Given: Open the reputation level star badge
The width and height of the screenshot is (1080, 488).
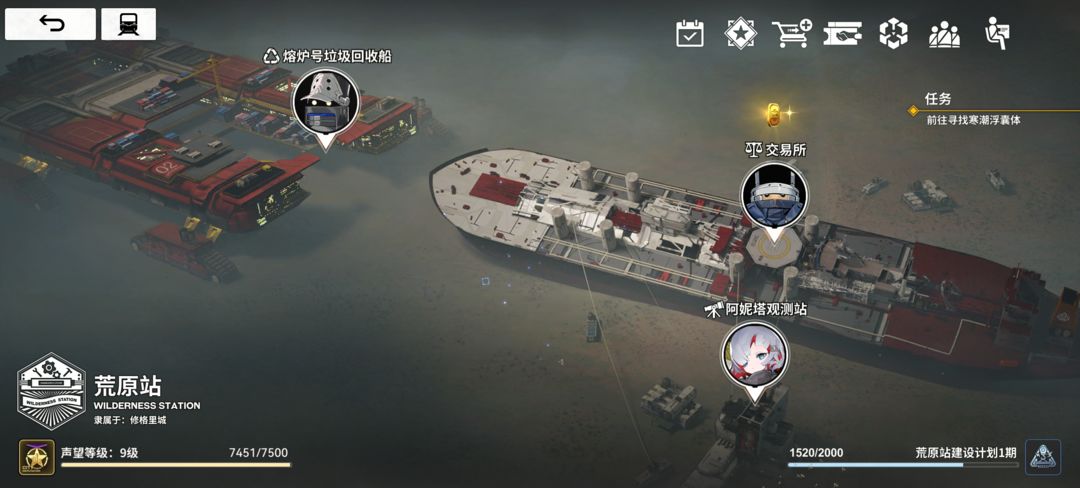Looking at the screenshot, I should pos(36,458).
